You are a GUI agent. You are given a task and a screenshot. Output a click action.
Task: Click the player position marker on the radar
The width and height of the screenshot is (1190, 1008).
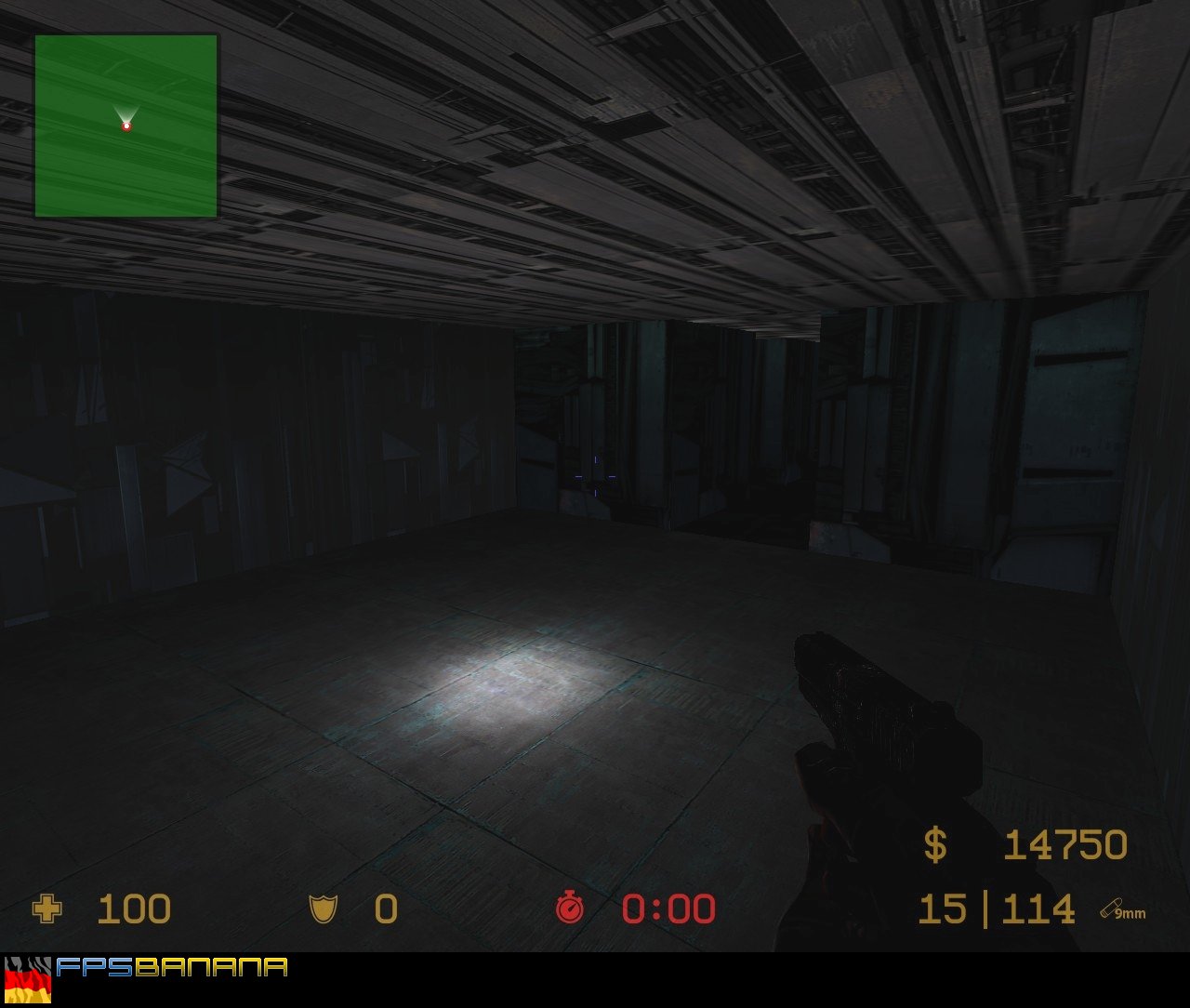[125, 126]
